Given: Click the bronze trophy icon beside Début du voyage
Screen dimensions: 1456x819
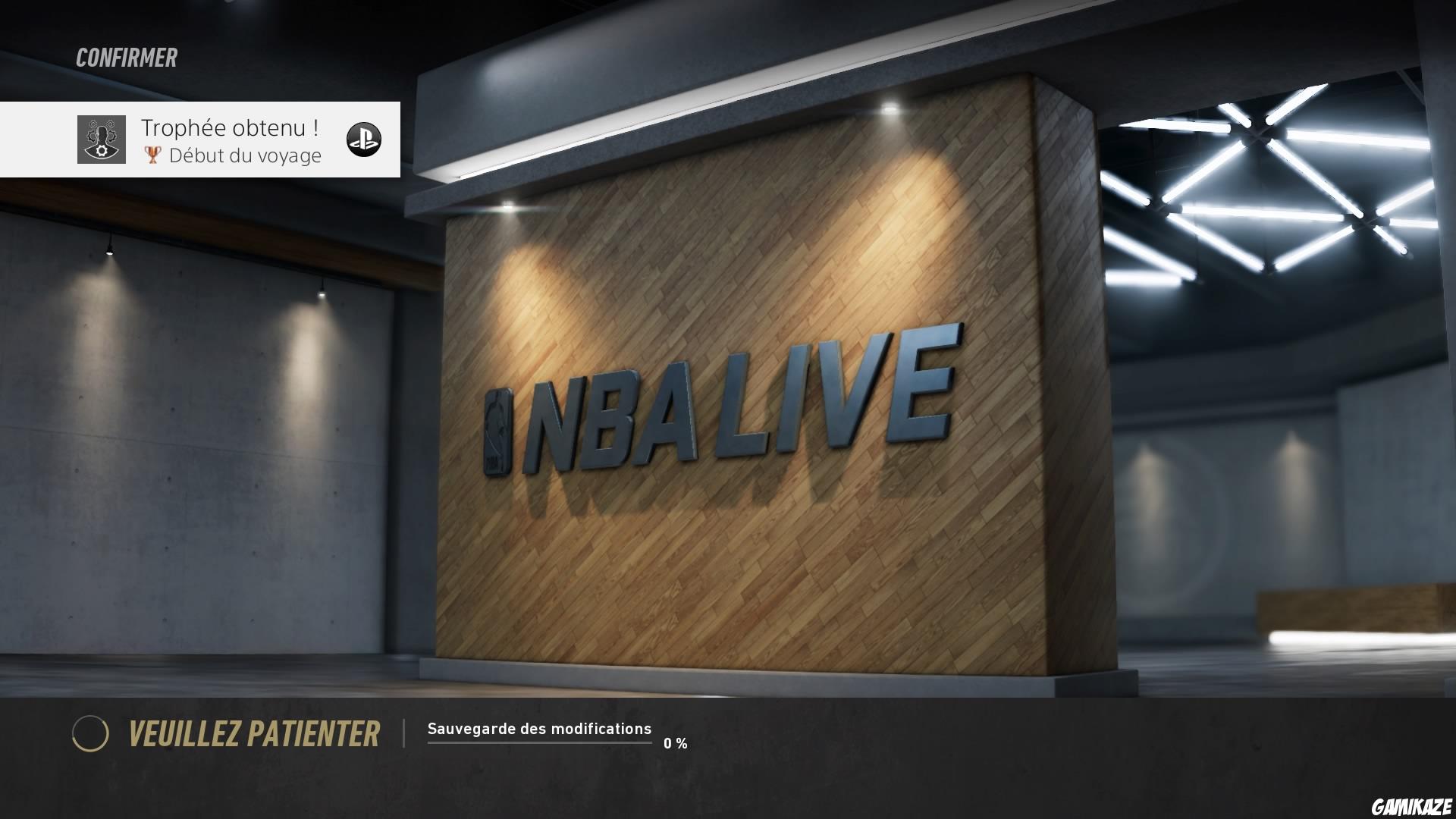Looking at the screenshot, I should coord(152,155).
